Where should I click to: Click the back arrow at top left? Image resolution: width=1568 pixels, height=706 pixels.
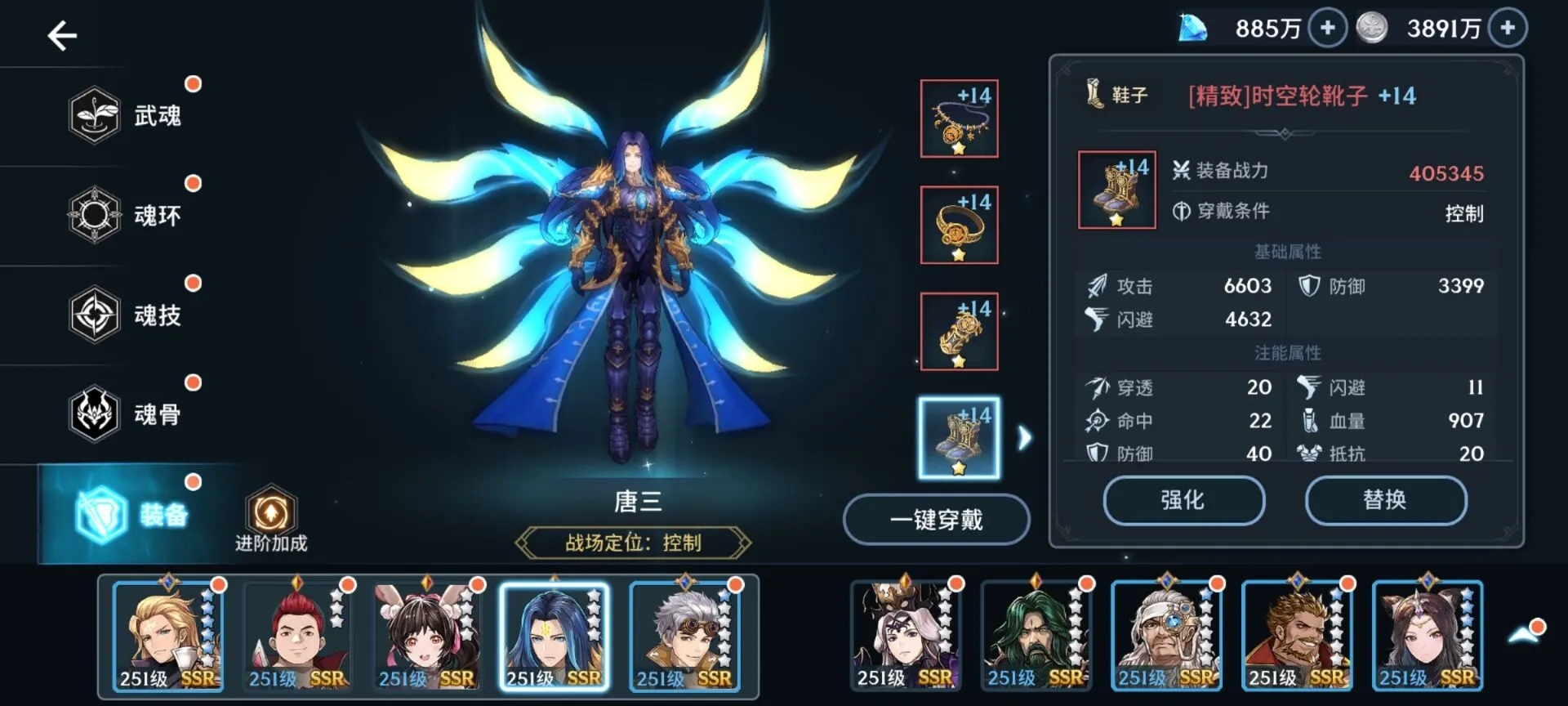(61, 36)
